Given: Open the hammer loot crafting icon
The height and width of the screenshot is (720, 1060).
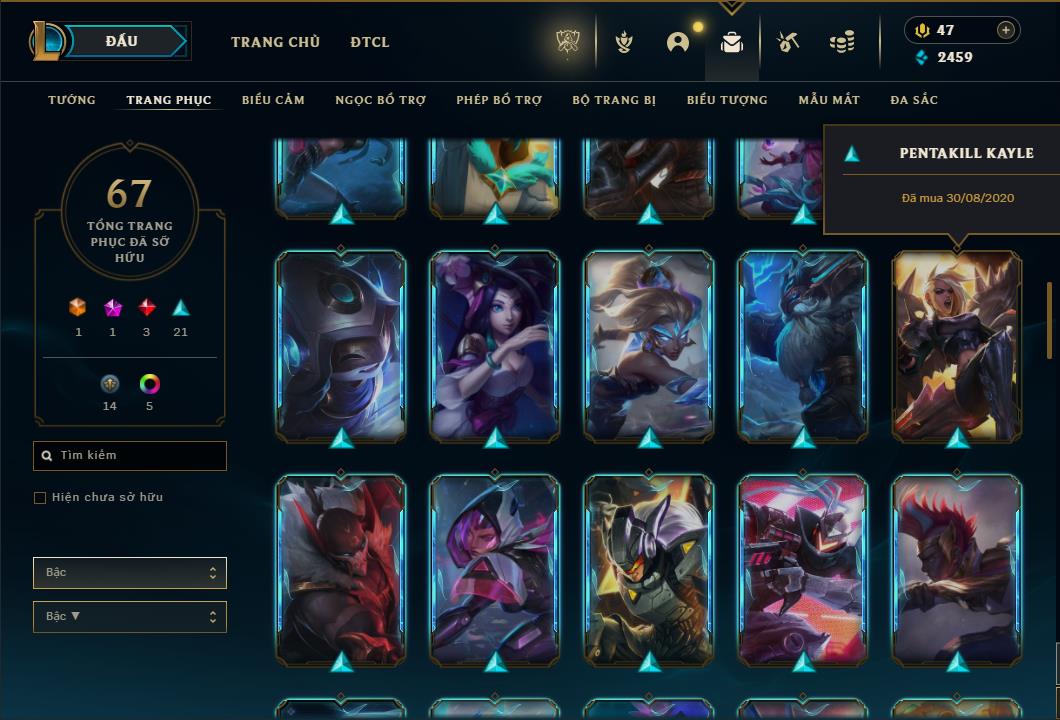Looking at the screenshot, I should pos(788,42).
